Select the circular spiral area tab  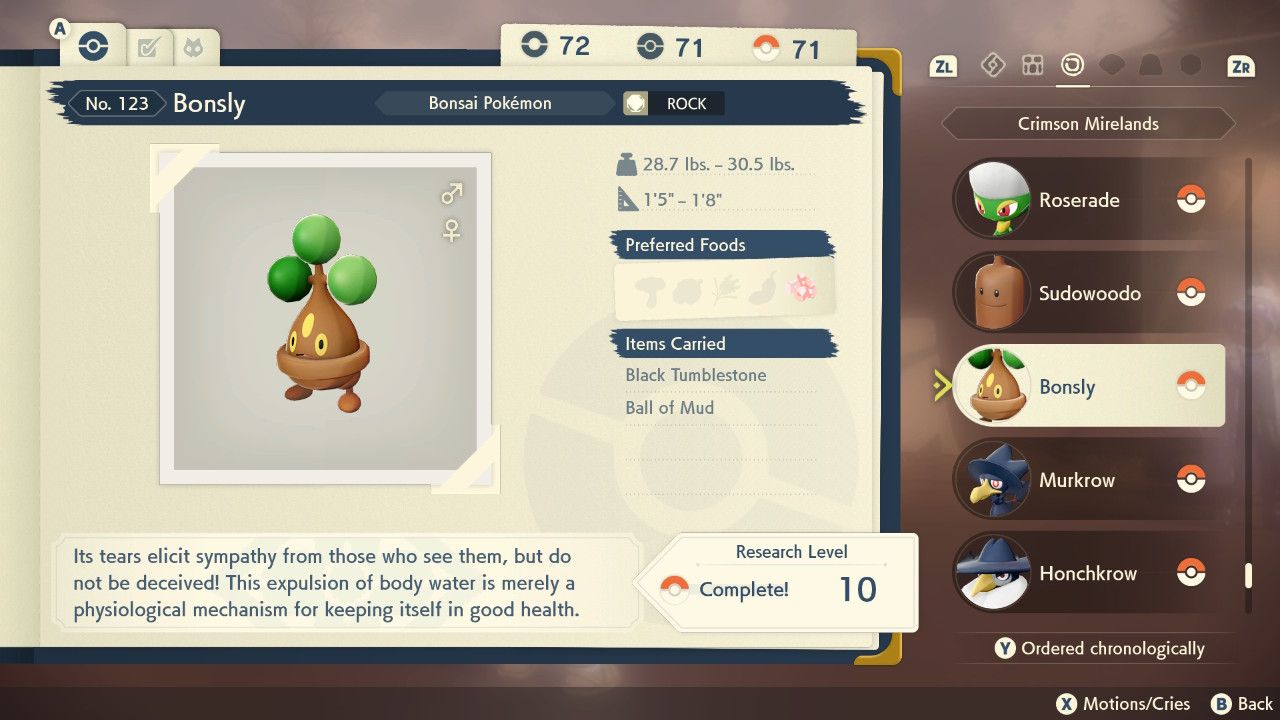1072,66
